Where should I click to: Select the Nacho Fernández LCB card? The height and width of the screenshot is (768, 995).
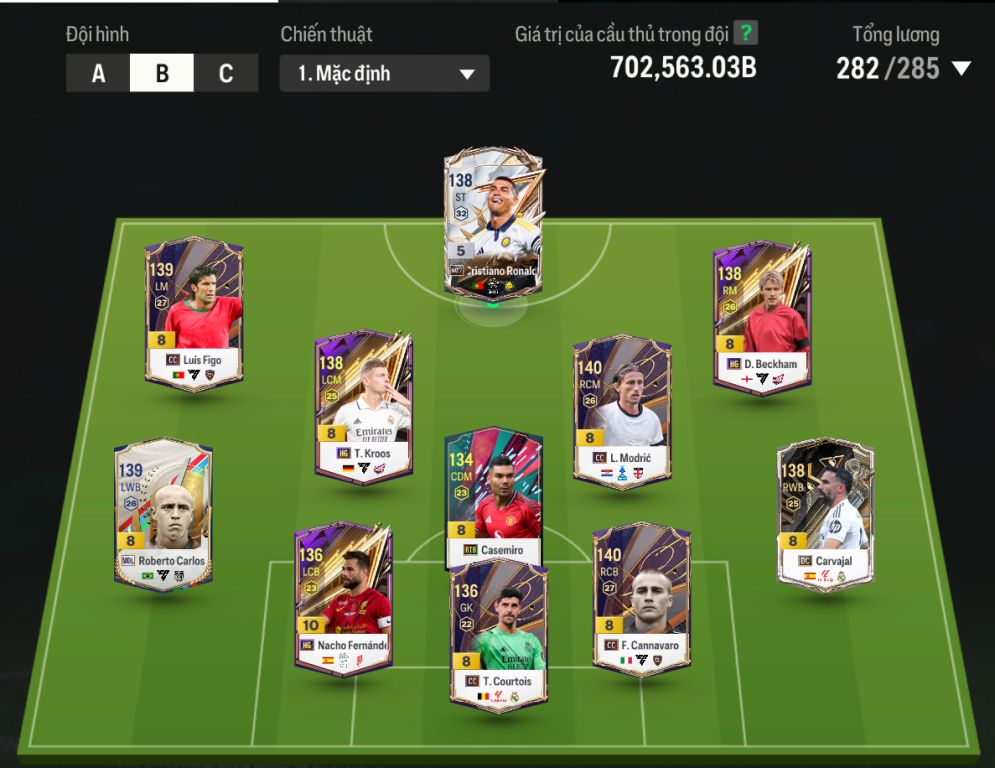pyautogui.click(x=343, y=598)
